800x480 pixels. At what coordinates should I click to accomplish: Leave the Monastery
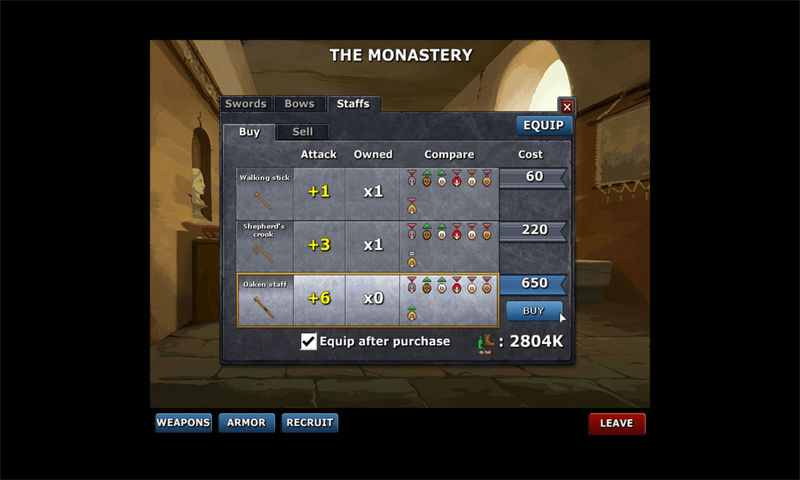coord(616,423)
